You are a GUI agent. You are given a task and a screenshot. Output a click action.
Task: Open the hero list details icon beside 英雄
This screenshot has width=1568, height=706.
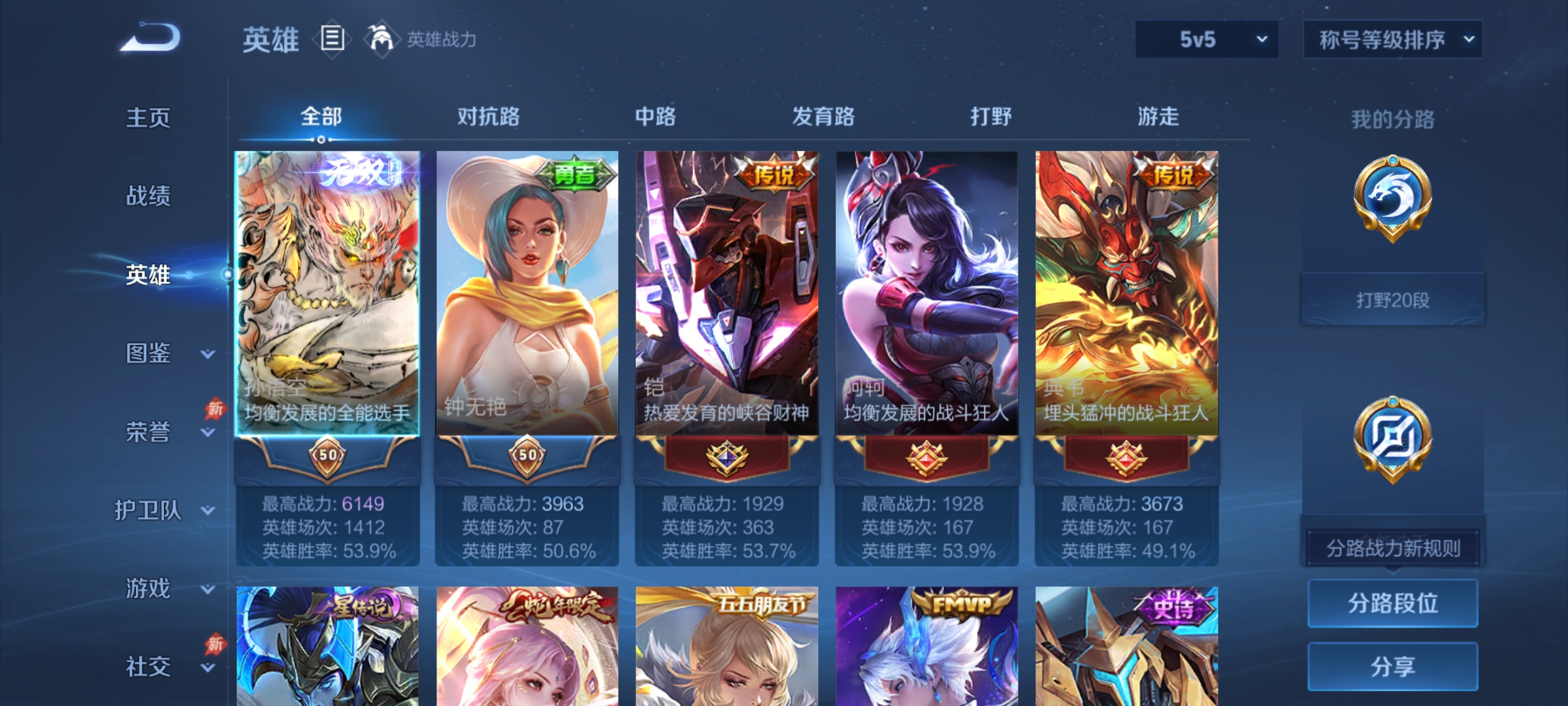332,41
